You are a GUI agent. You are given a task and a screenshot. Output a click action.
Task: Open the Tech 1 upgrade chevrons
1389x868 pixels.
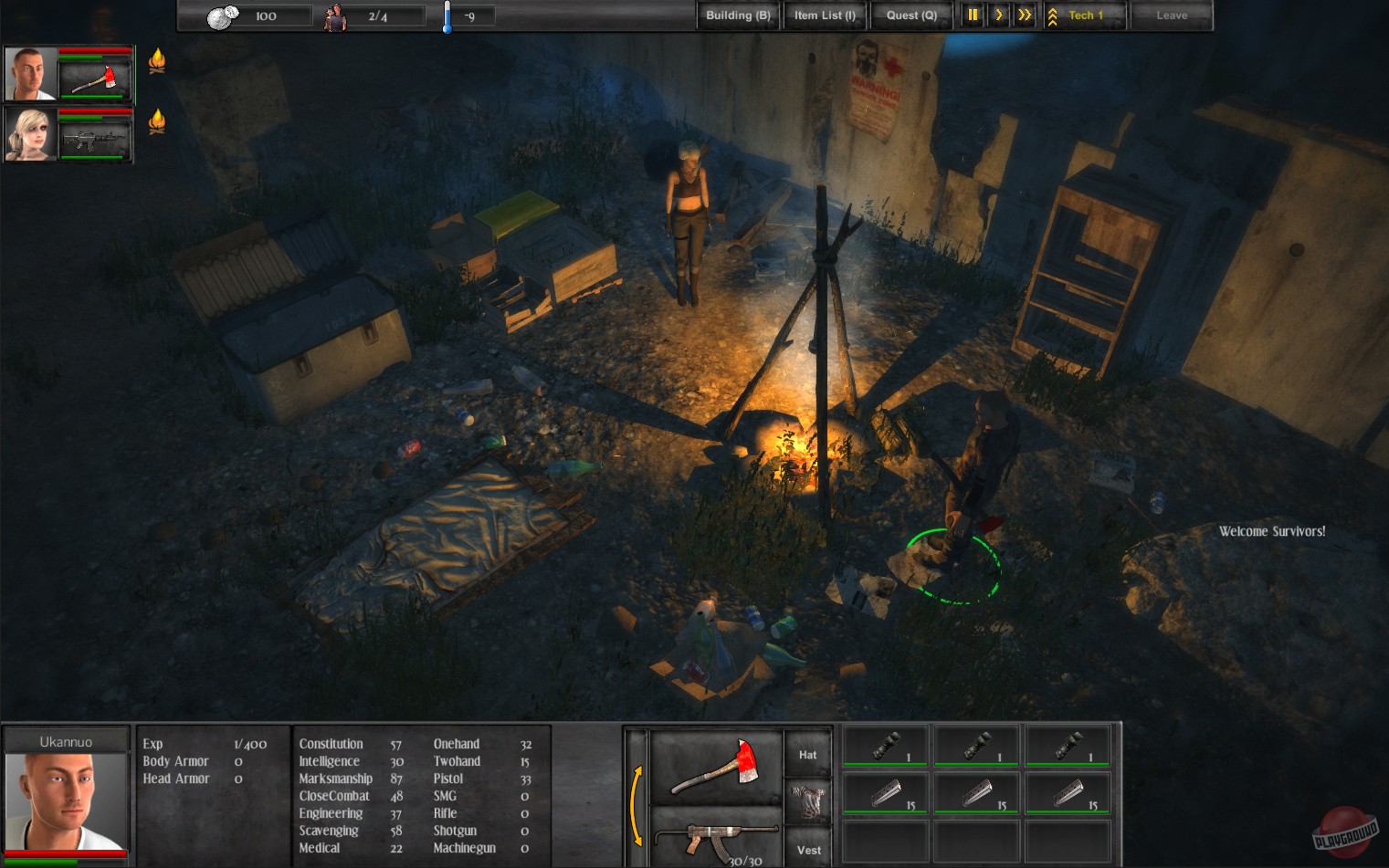[1053, 15]
